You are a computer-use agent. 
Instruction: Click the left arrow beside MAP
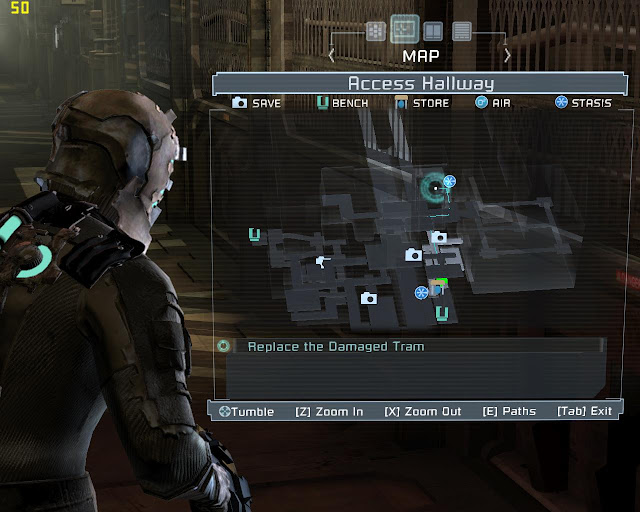(x=332, y=55)
